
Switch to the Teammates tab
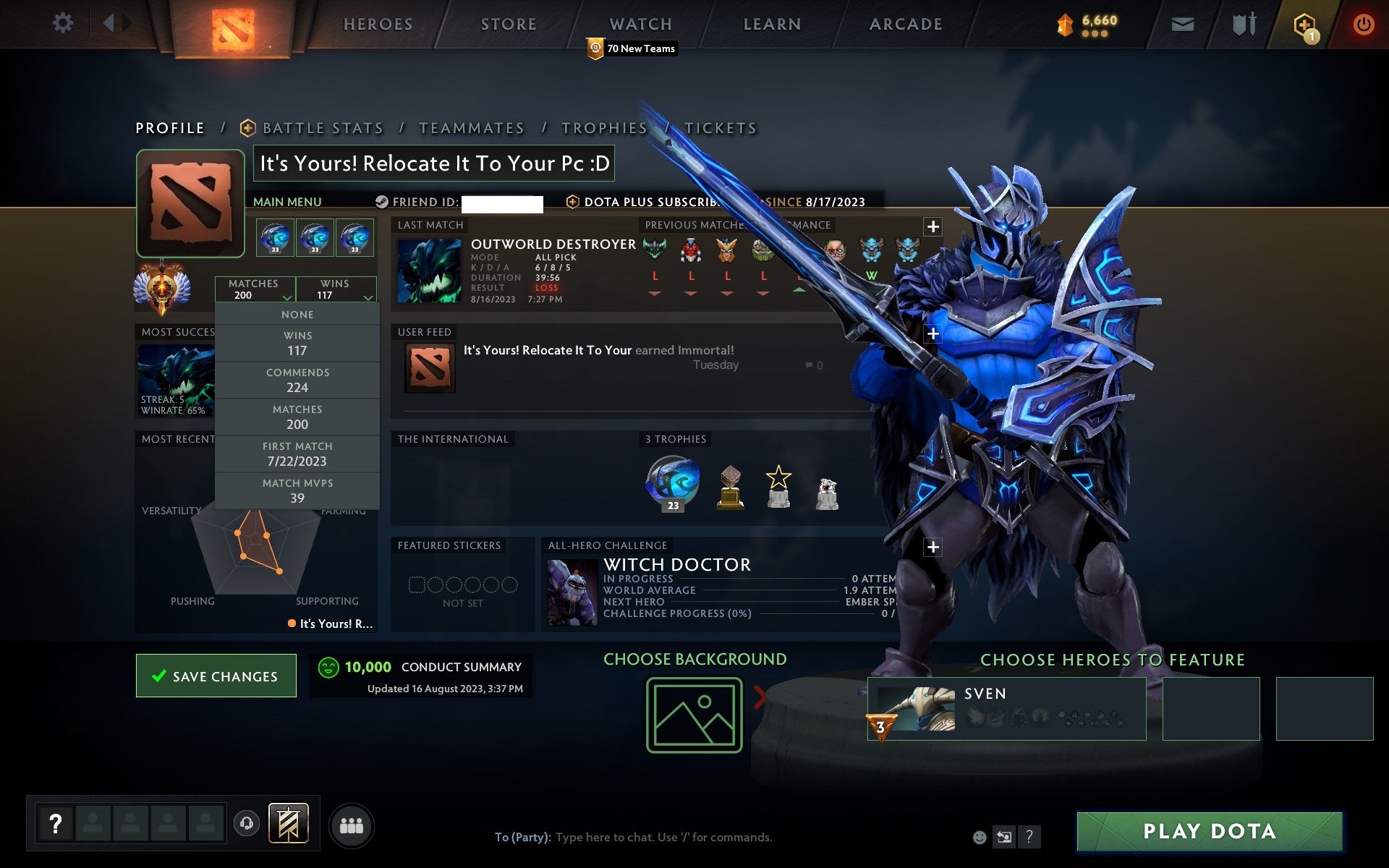pyautogui.click(x=472, y=127)
